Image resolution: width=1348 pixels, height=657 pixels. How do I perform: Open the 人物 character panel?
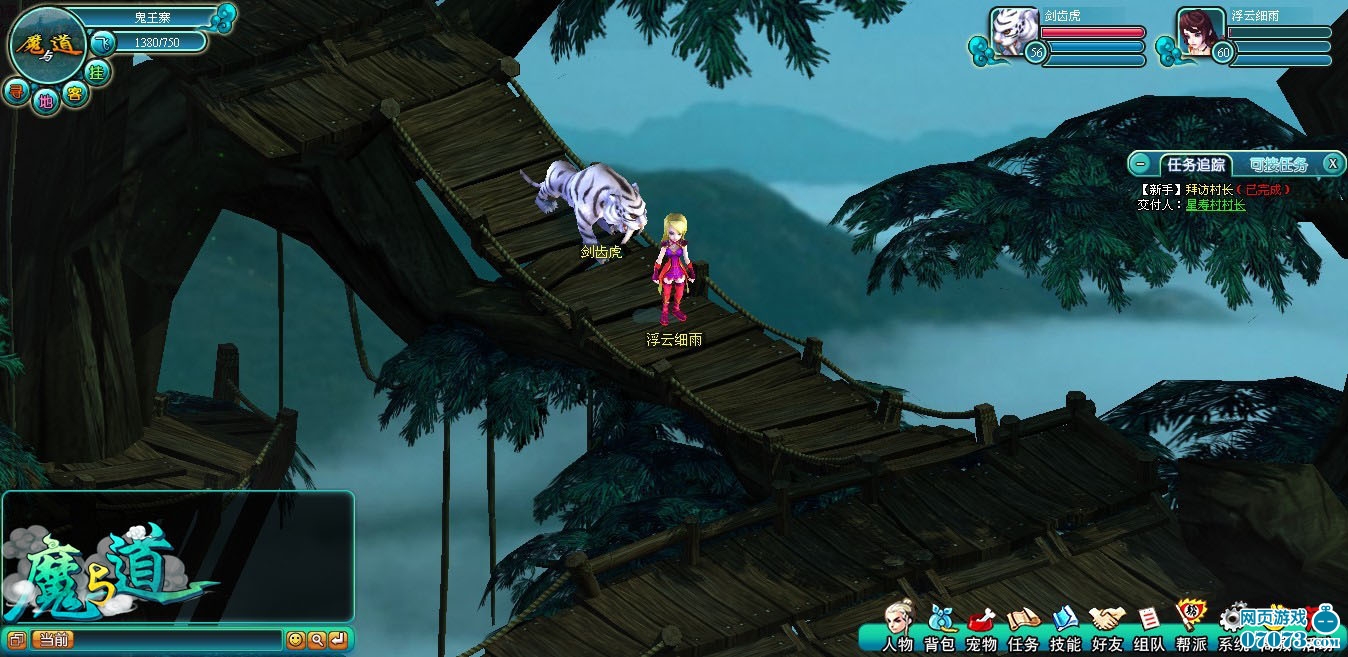coord(898,627)
